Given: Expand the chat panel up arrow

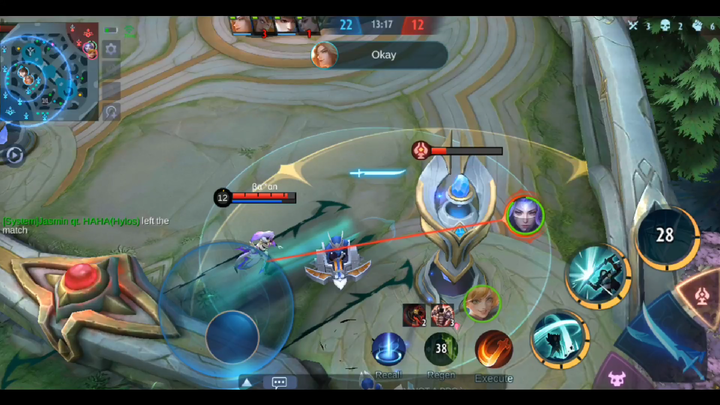Looking at the screenshot, I should (x=246, y=382).
